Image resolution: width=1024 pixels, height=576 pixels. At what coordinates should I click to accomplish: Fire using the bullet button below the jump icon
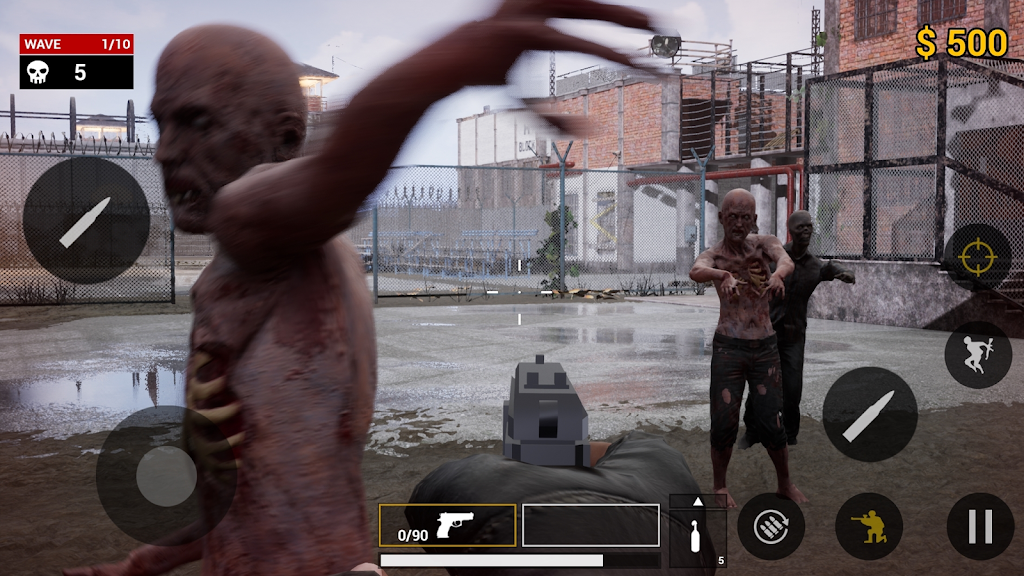coord(869,414)
